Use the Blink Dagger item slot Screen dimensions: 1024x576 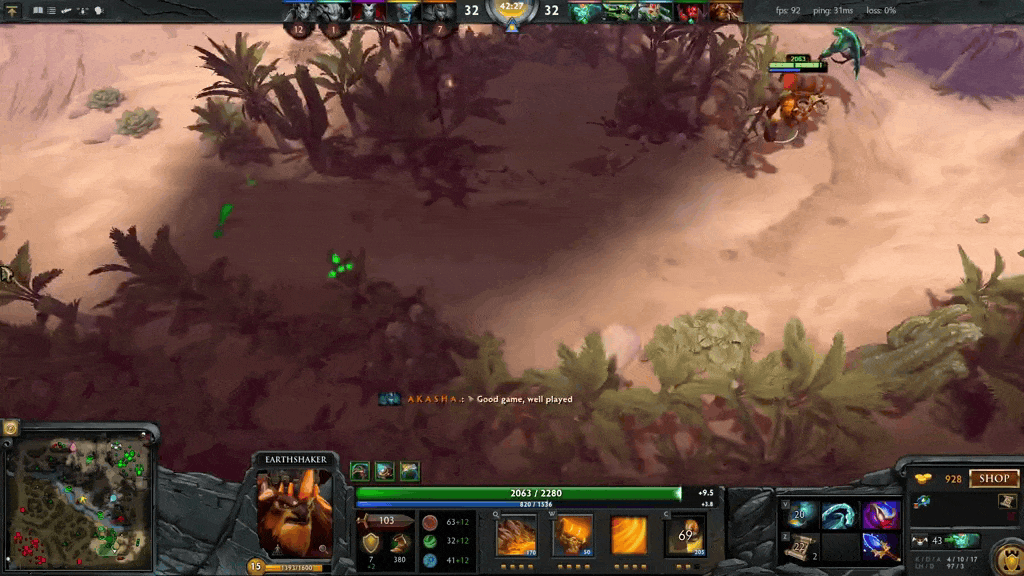[840, 515]
